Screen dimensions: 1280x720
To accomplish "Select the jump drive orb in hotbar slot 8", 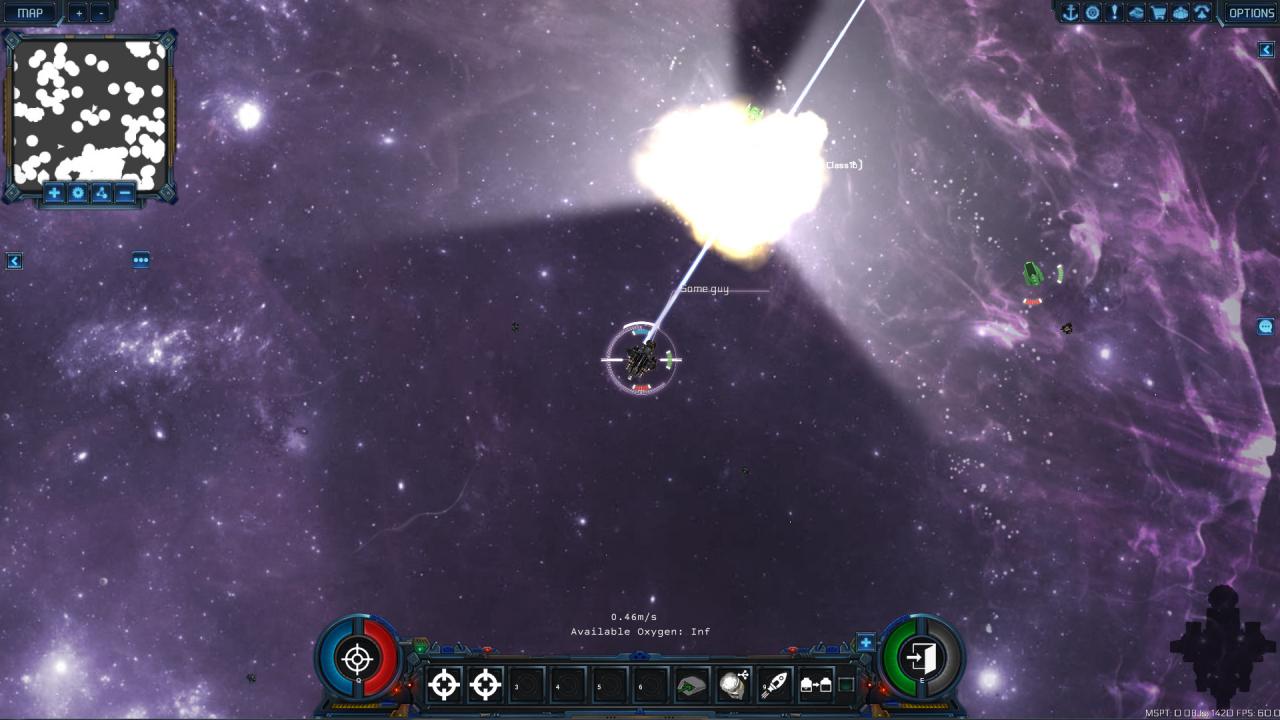I will click(x=734, y=686).
